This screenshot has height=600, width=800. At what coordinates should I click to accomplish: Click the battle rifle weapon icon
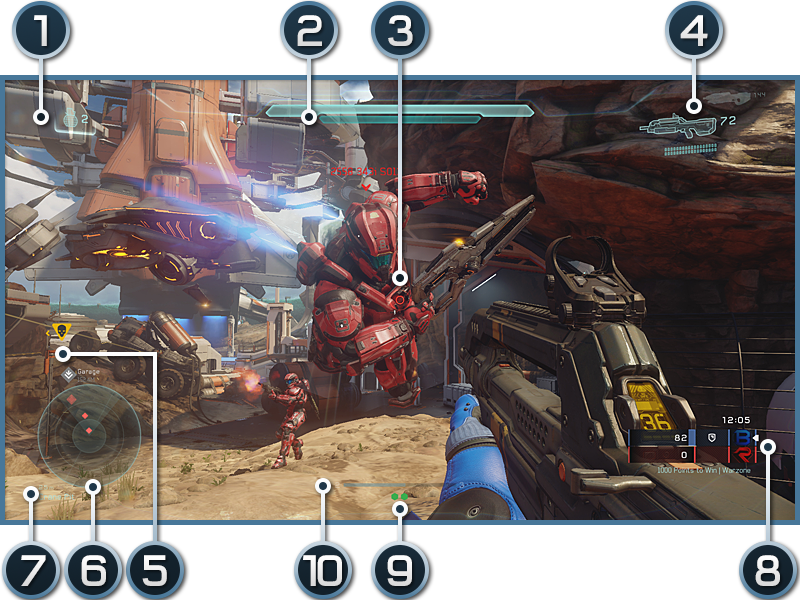tap(680, 125)
